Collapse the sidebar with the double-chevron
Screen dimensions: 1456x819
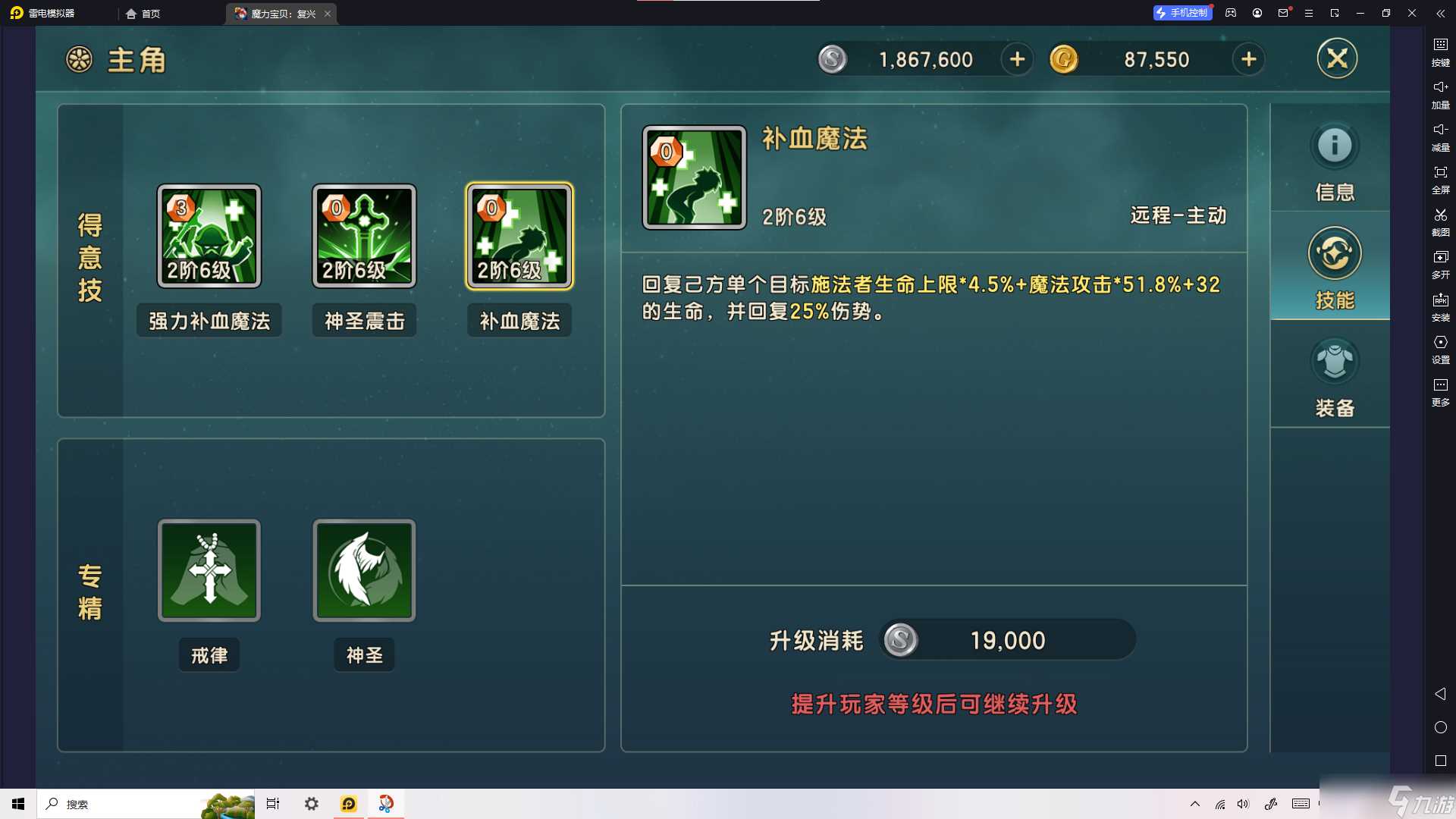(x=1440, y=13)
